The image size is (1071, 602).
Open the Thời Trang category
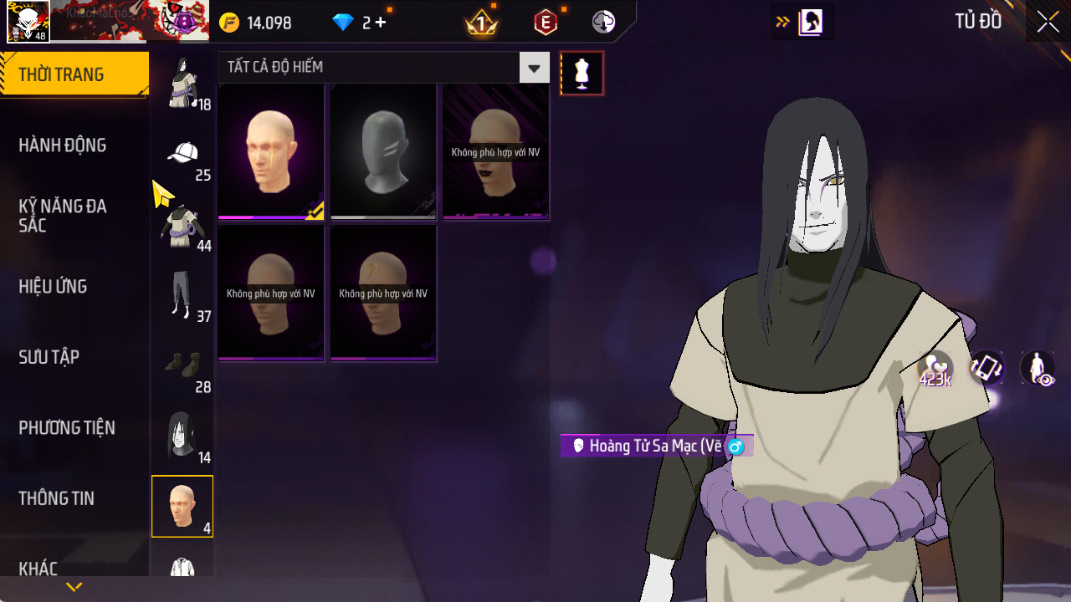[x=62, y=75]
